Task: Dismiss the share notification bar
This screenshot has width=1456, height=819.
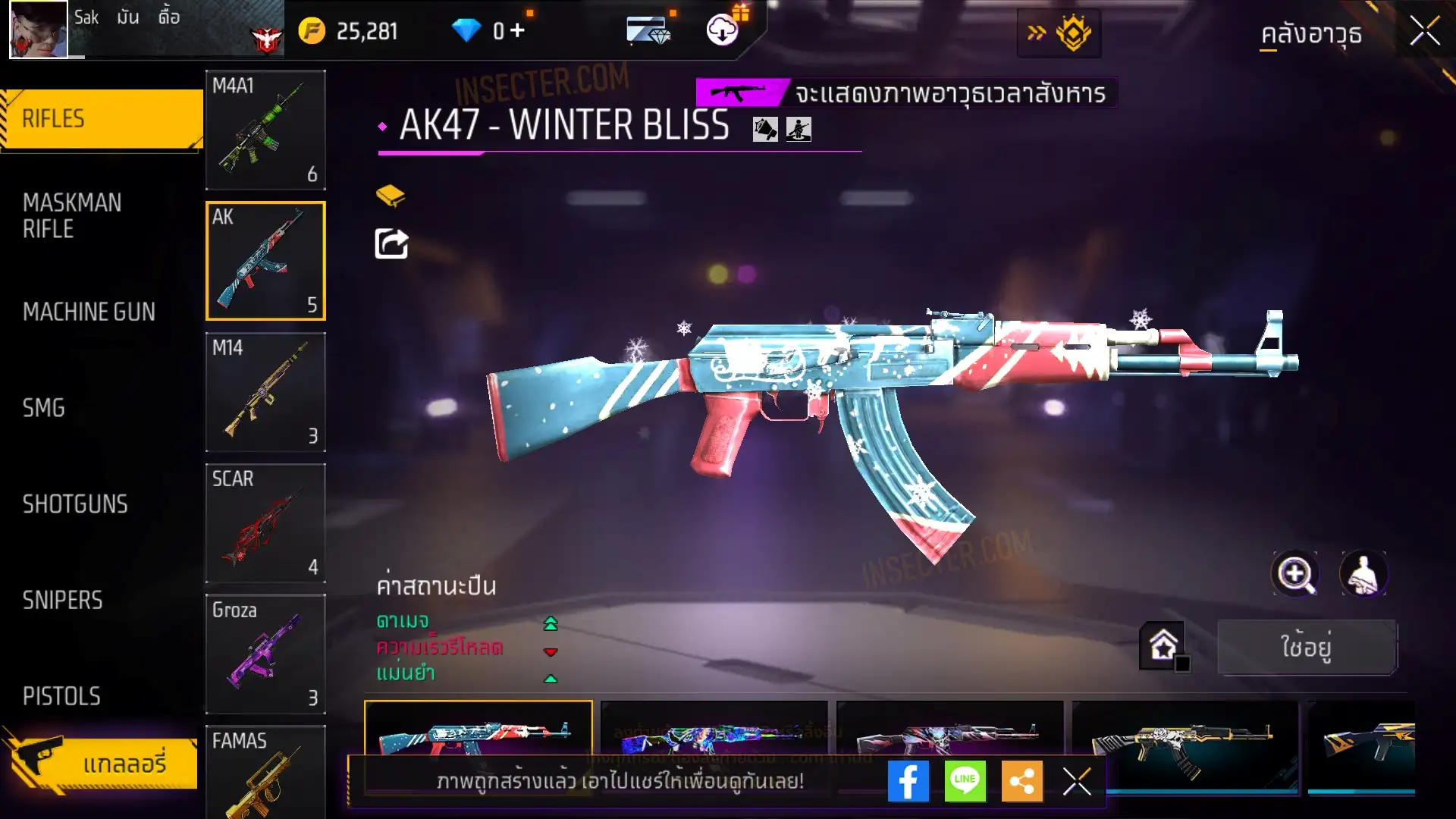Action: [x=1076, y=781]
